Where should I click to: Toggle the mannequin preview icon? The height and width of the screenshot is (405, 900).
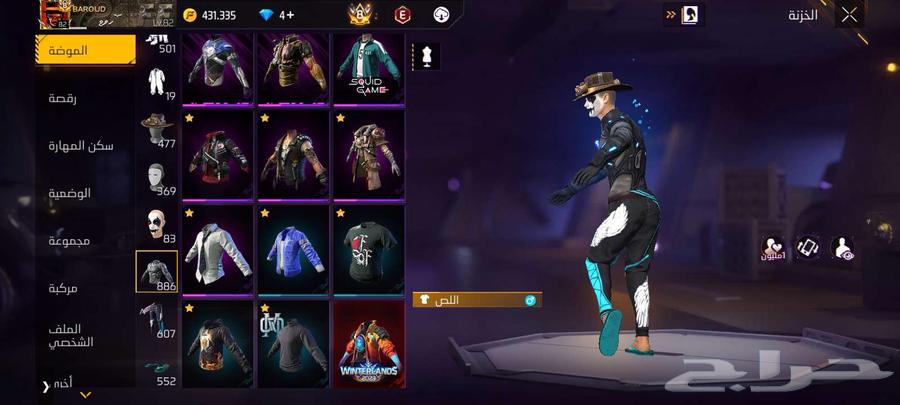(x=427, y=56)
